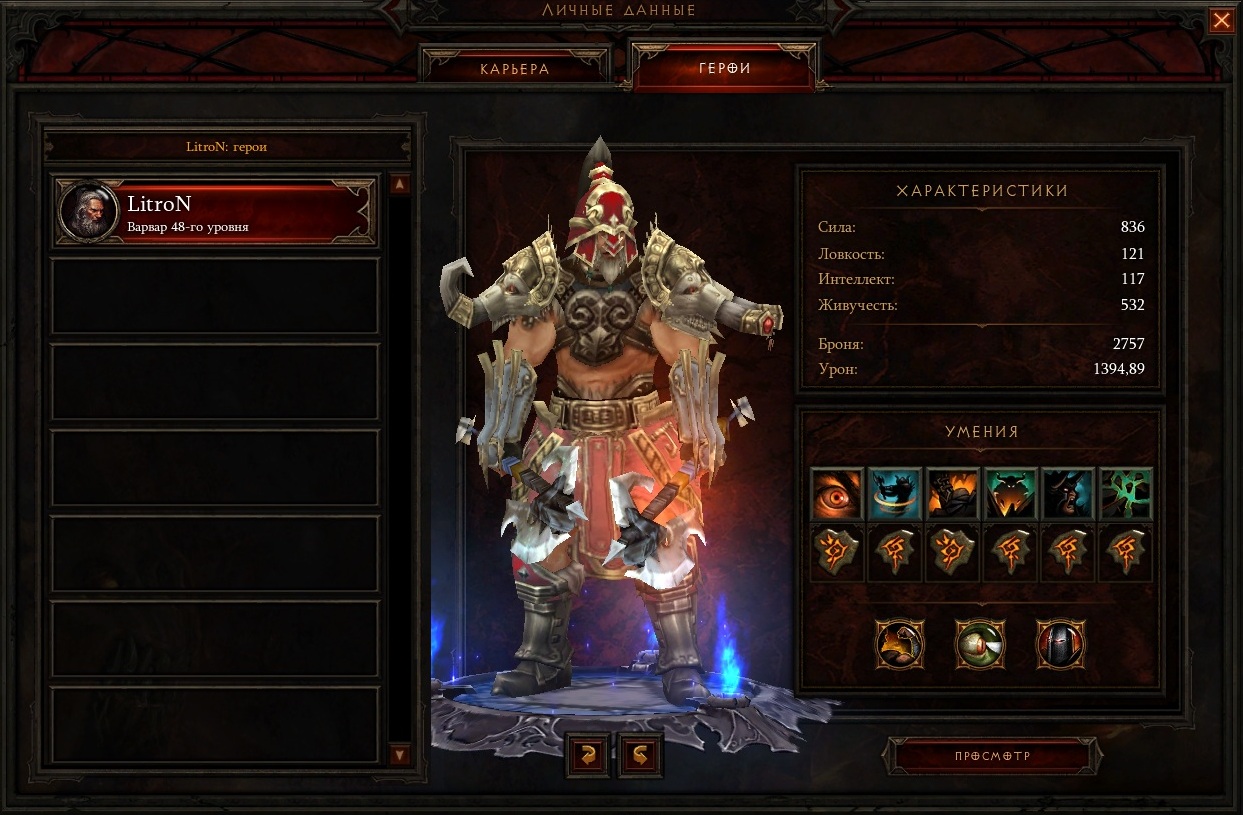Screen dimensions: 1243x815
Task: Select the orange eye skill icon
Action: [x=836, y=493]
